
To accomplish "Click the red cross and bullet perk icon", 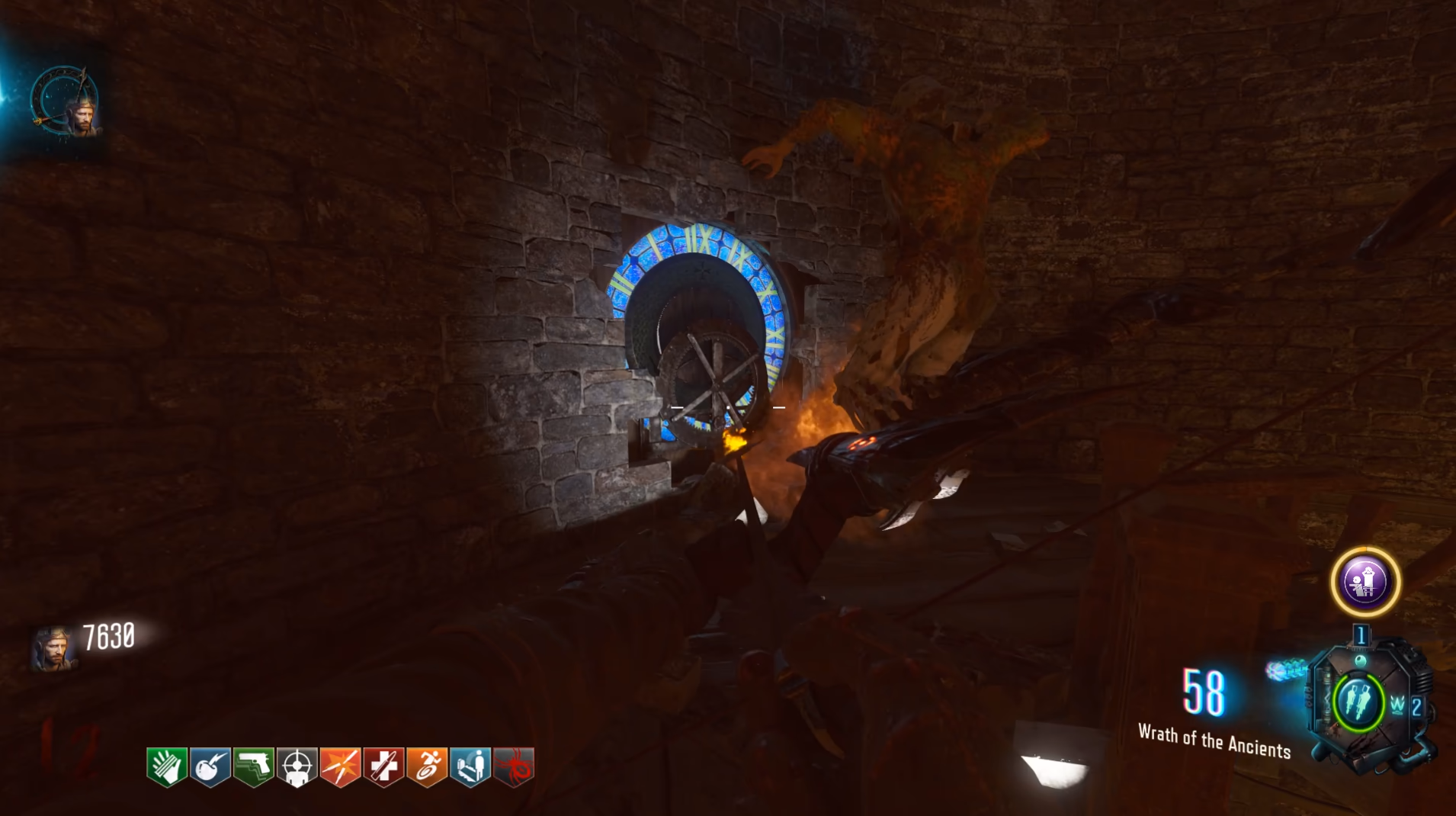I will coord(384,766).
